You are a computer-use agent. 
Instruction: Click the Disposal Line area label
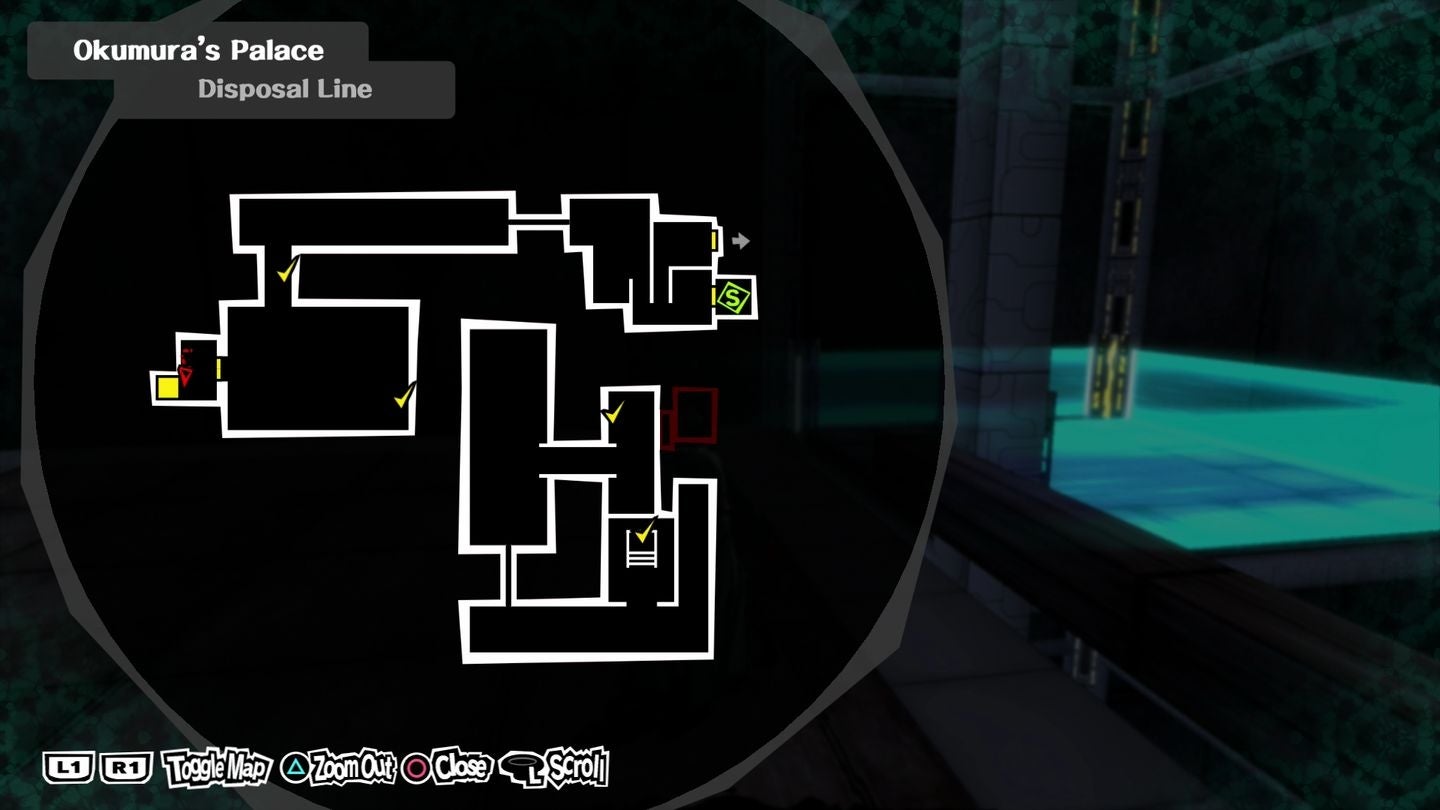(284, 89)
